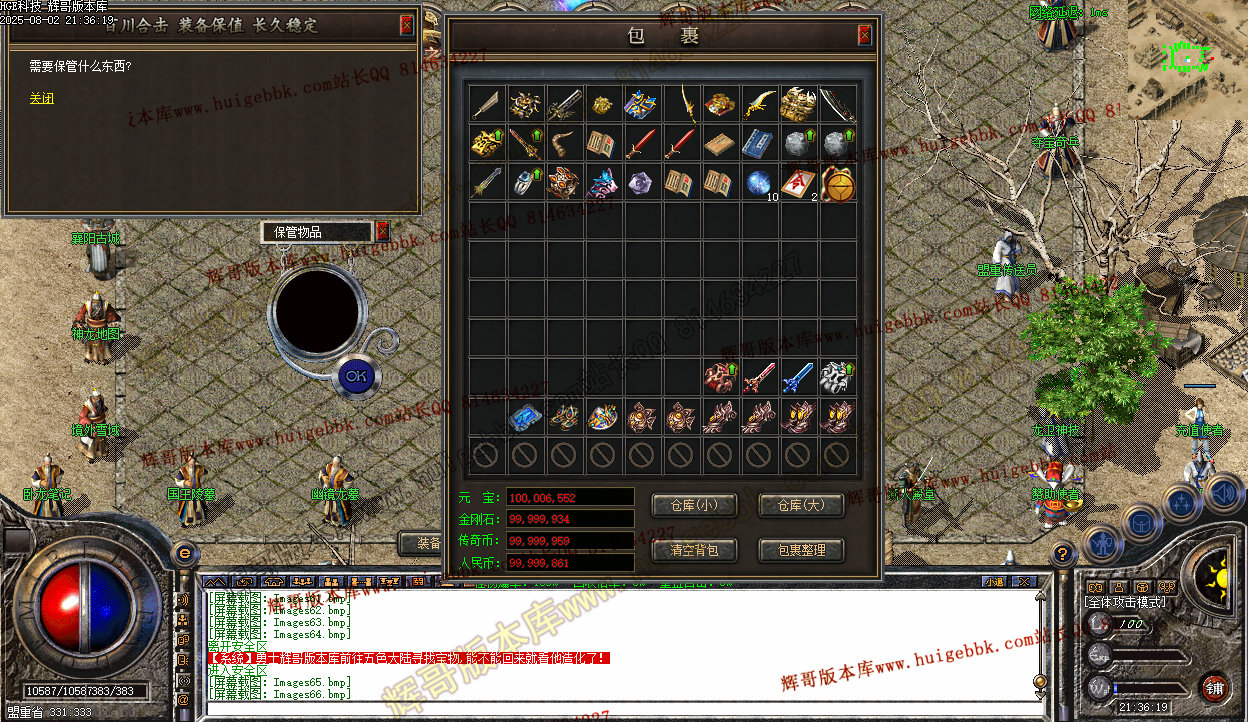Screen dimensions: 1248x722
Task: Sort inventory with 包裹整理 button
Action: pos(801,550)
